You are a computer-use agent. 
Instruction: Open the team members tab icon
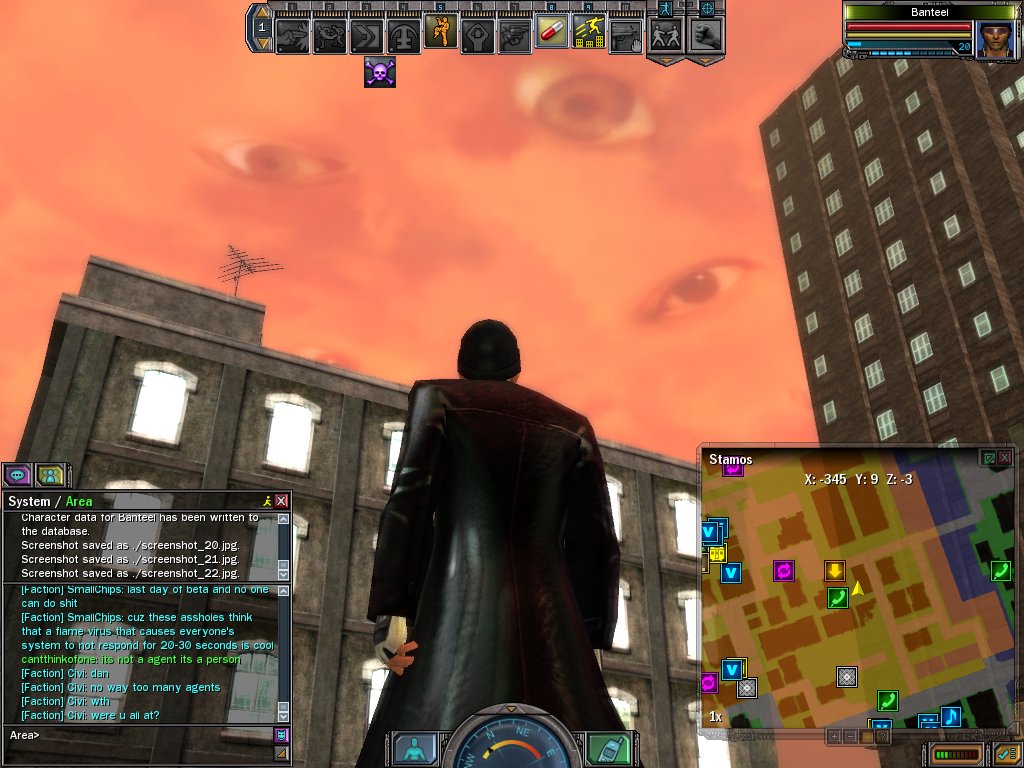(x=50, y=474)
